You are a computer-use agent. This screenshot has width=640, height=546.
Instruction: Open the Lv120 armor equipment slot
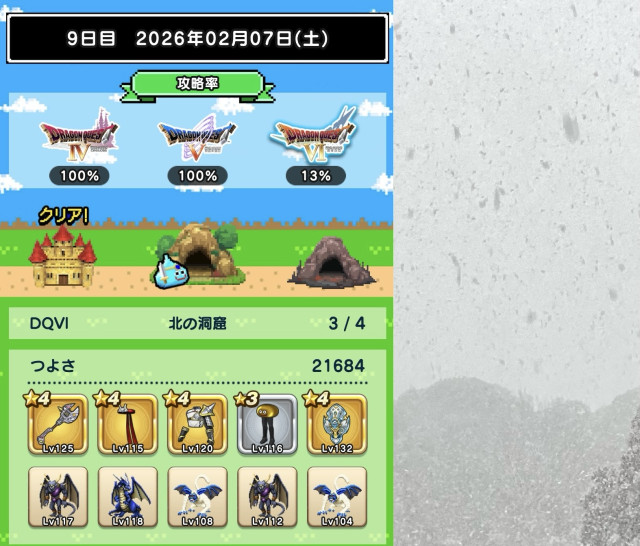point(197,425)
